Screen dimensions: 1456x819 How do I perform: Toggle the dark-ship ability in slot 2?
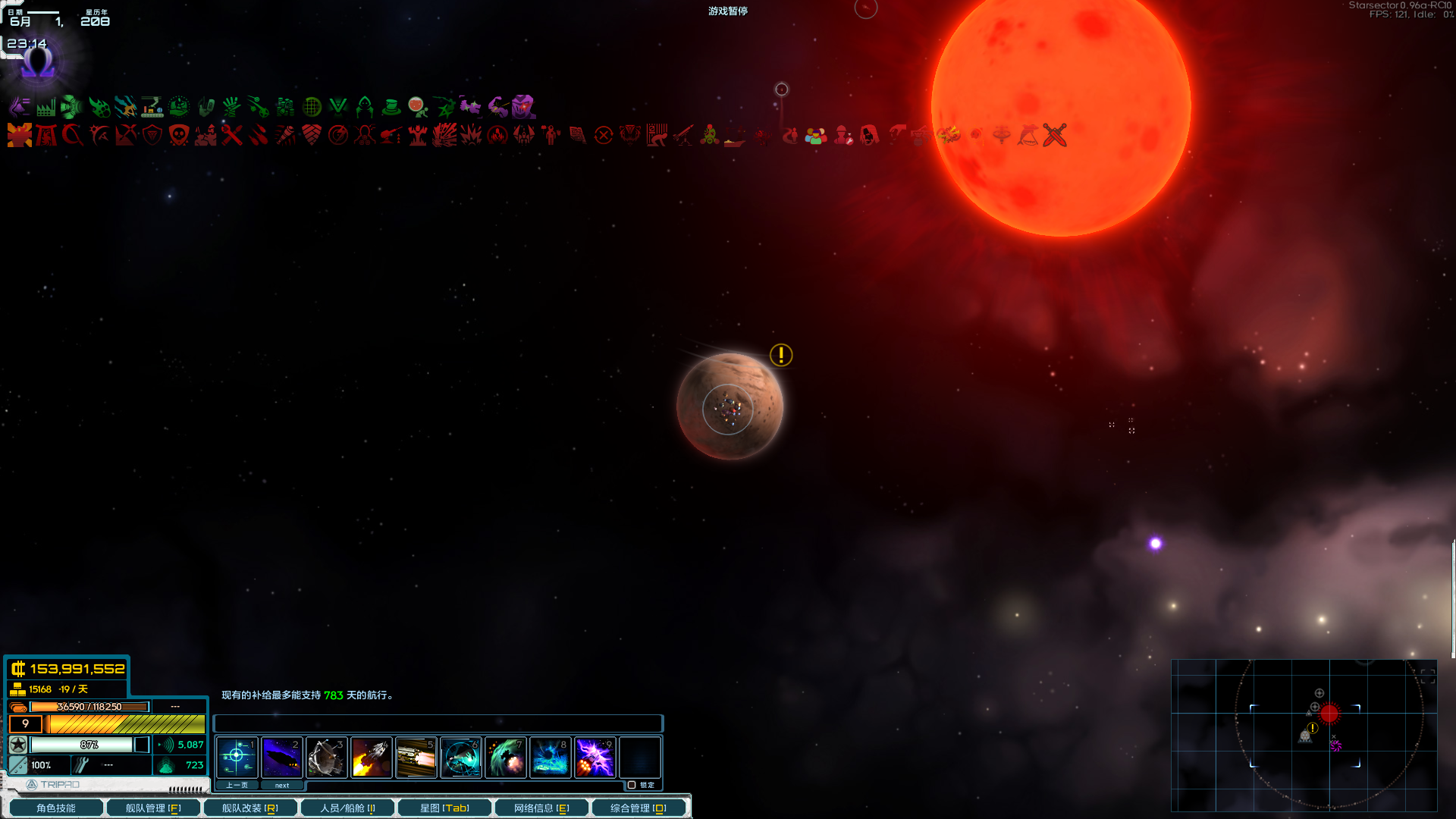point(281,757)
